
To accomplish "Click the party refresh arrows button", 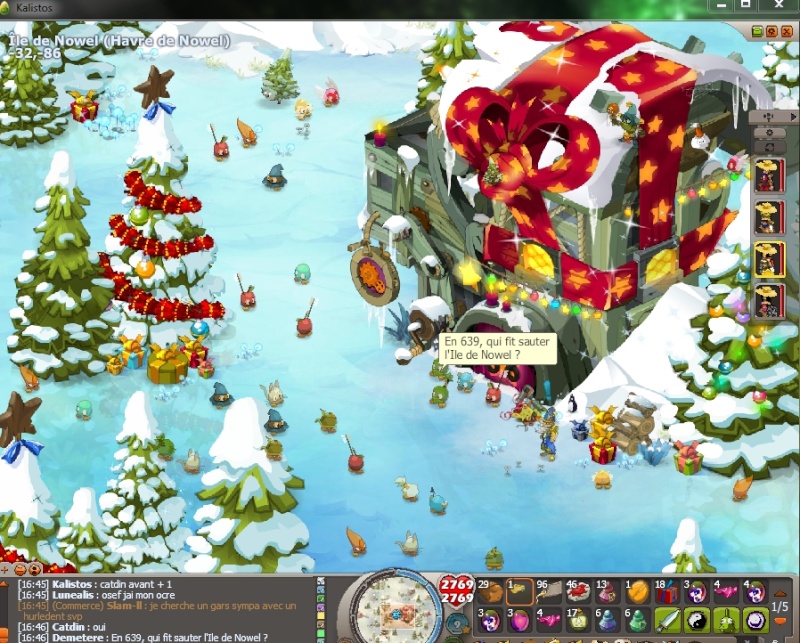I will pos(768,147).
